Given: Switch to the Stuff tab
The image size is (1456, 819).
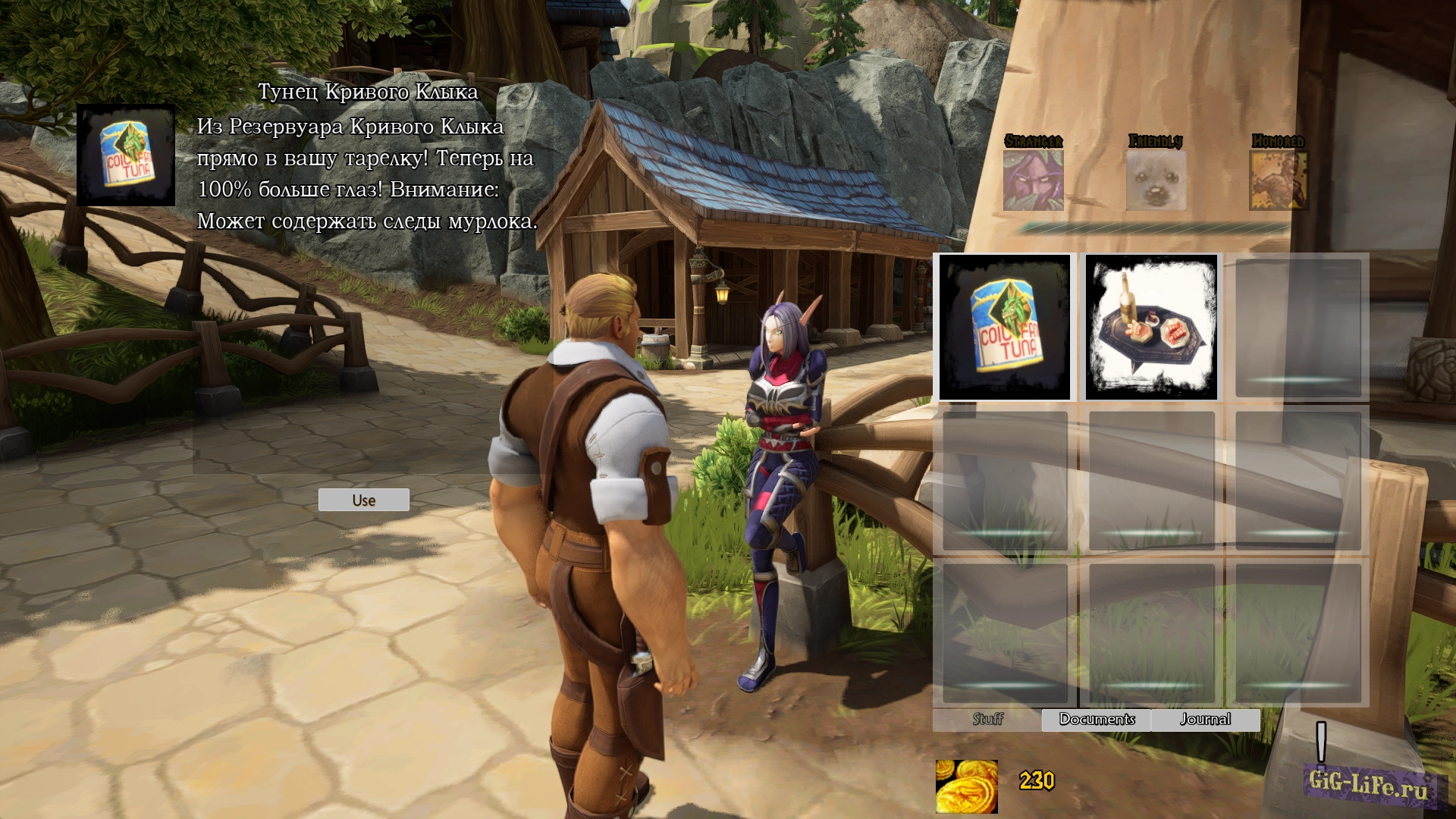Looking at the screenshot, I should coord(987,719).
